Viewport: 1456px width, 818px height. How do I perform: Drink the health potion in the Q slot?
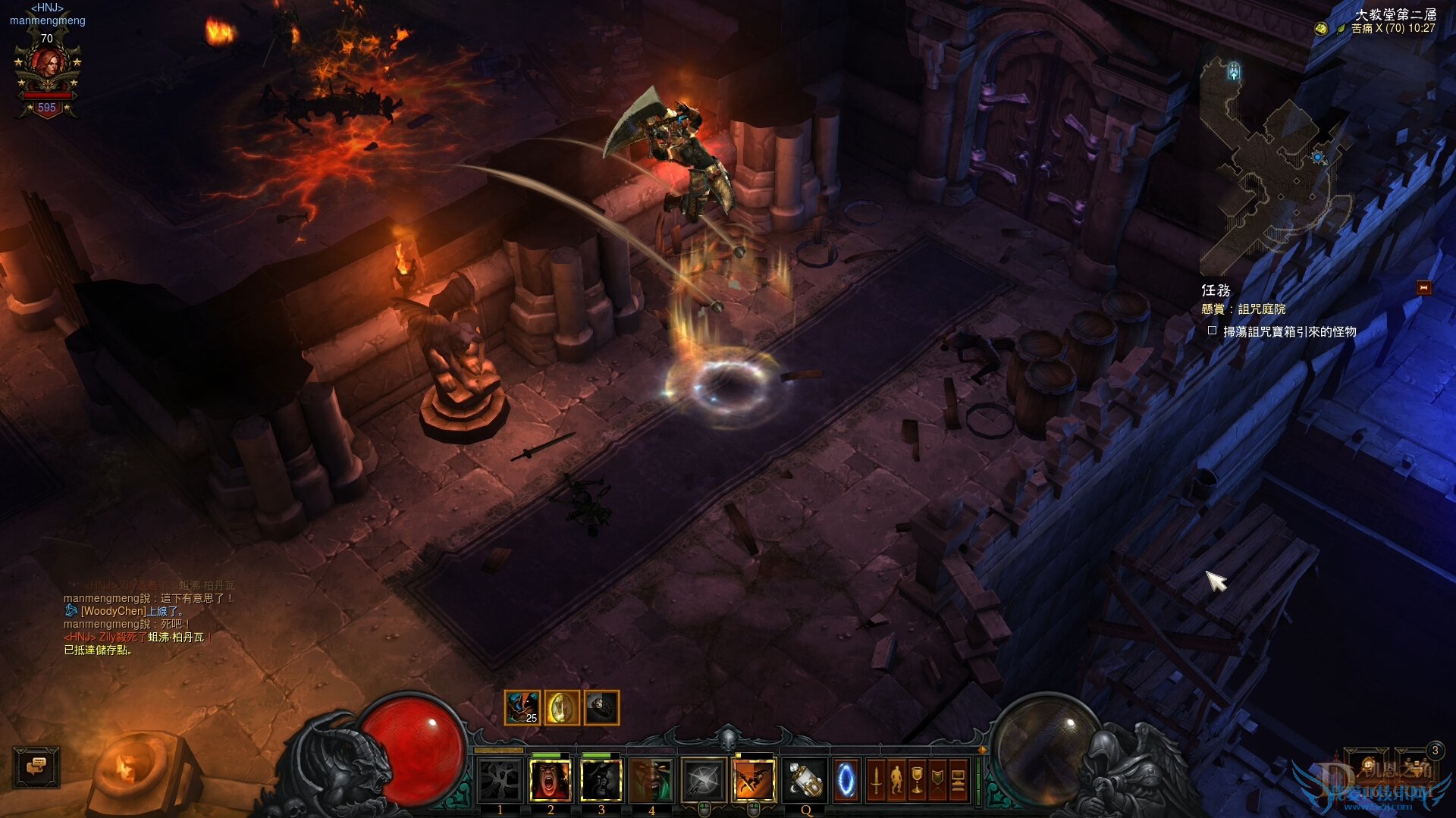click(x=805, y=780)
